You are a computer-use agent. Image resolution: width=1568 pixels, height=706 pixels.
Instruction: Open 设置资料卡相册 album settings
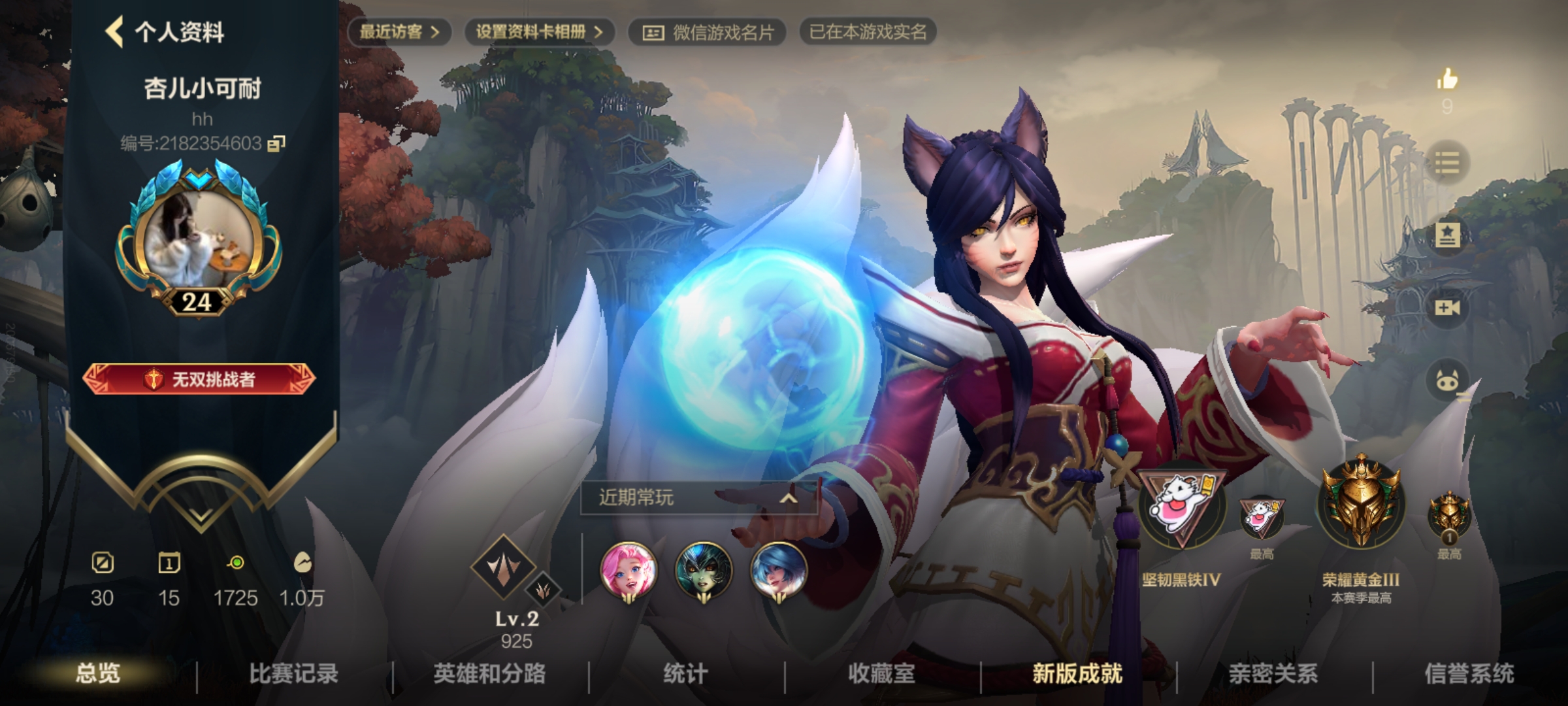(x=539, y=32)
